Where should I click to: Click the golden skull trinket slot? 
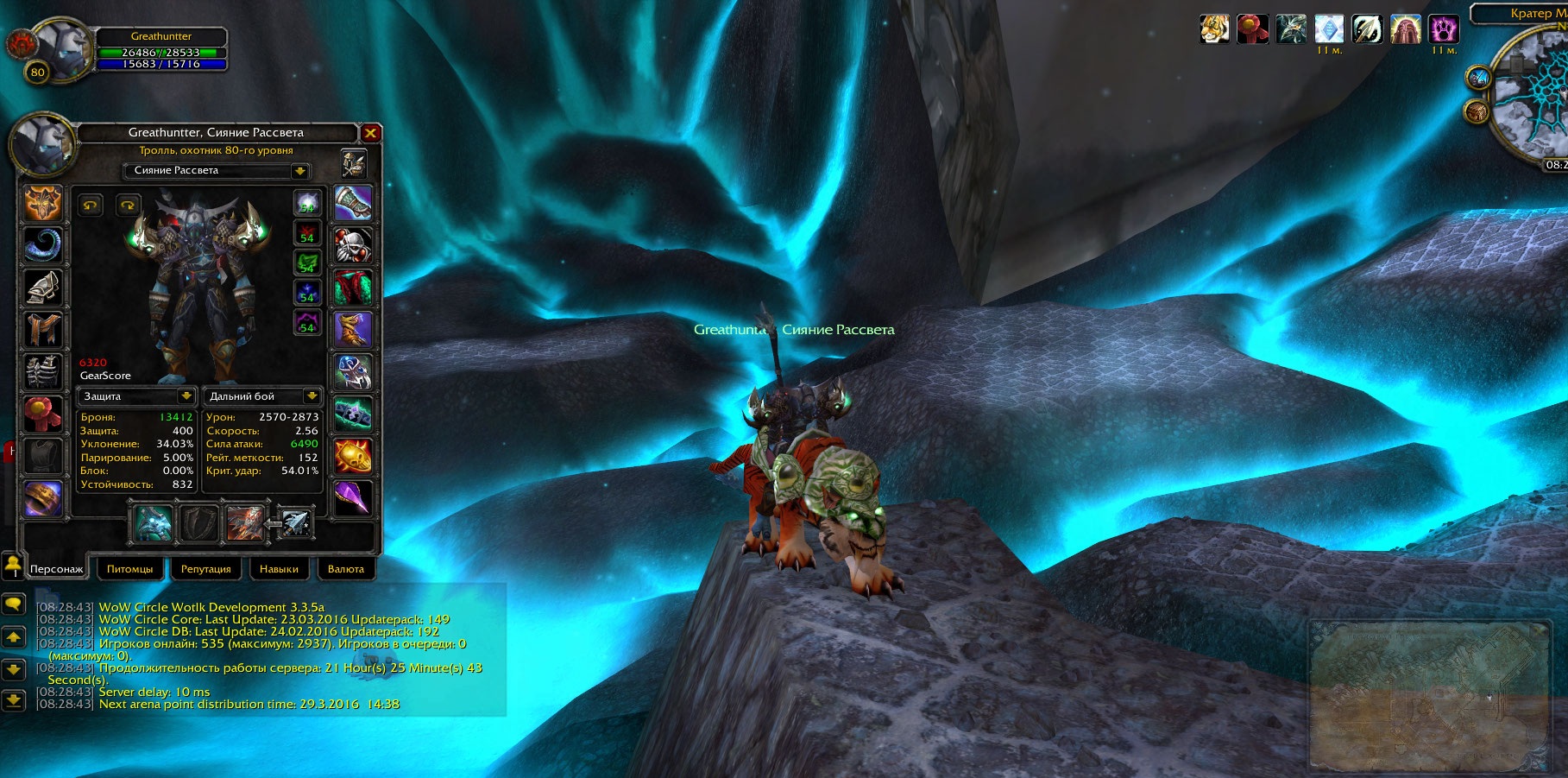[353, 456]
